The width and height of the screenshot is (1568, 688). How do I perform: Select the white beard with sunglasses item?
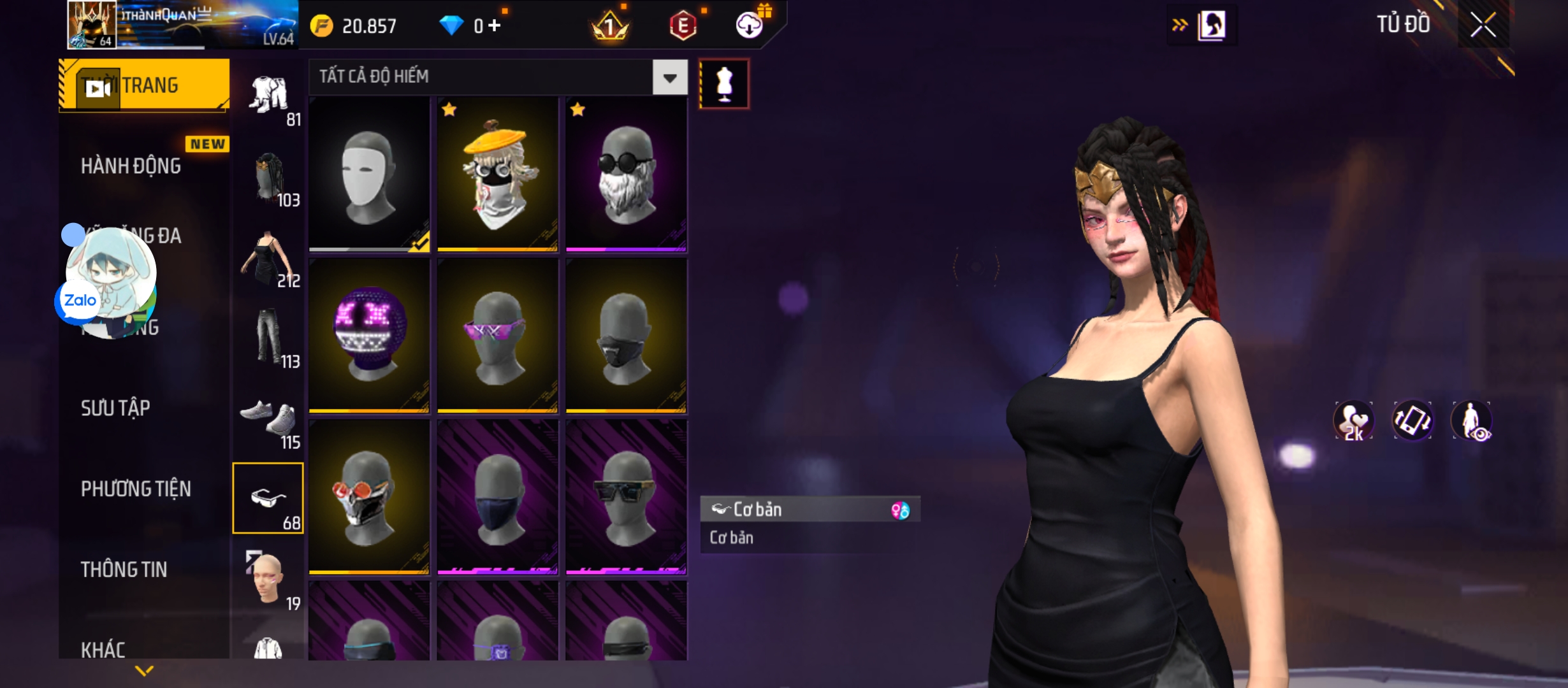click(x=626, y=174)
